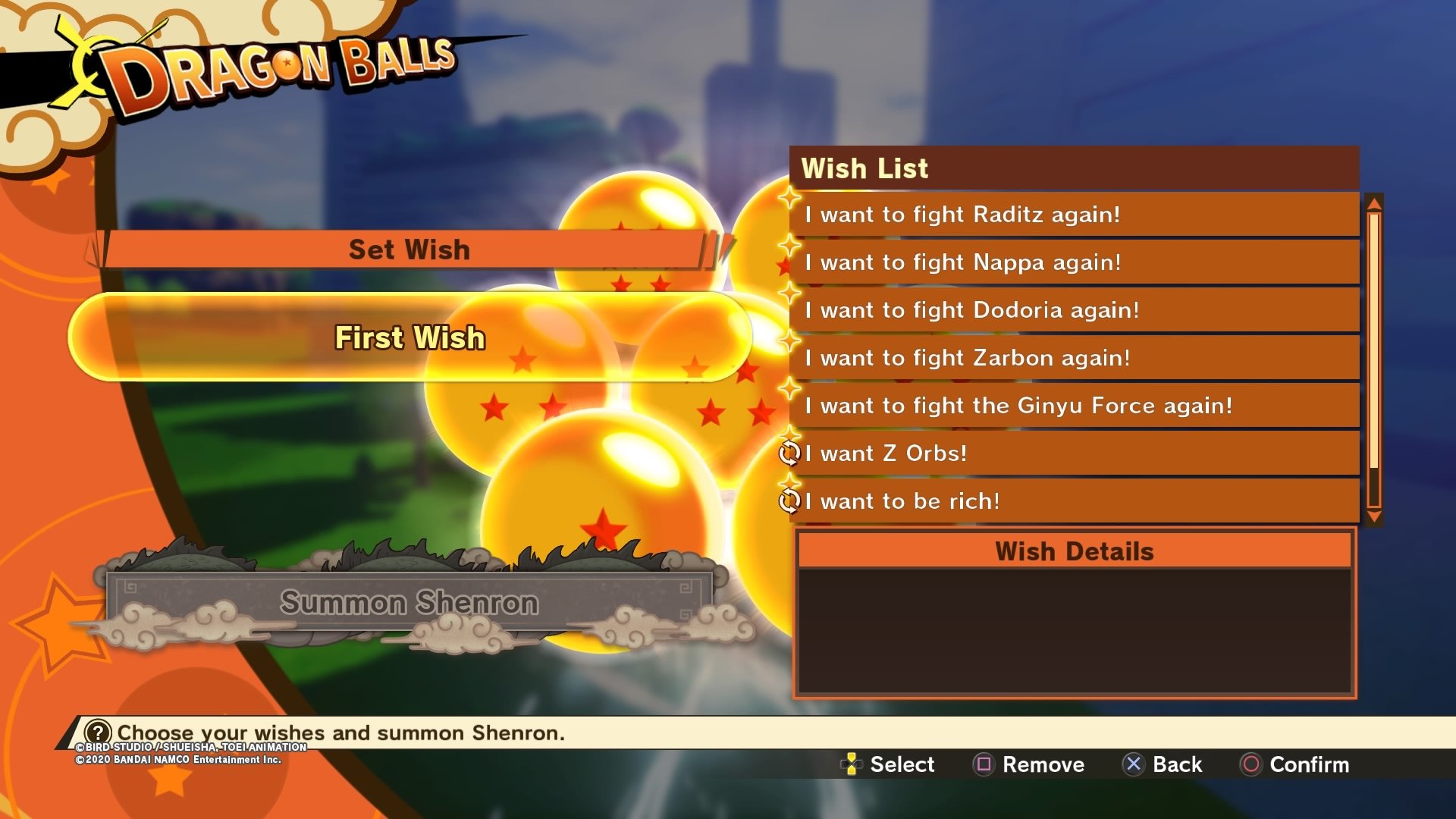Select the wish to fight Dodoria again
The width and height of the screenshot is (1456, 819).
click(1073, 310)
